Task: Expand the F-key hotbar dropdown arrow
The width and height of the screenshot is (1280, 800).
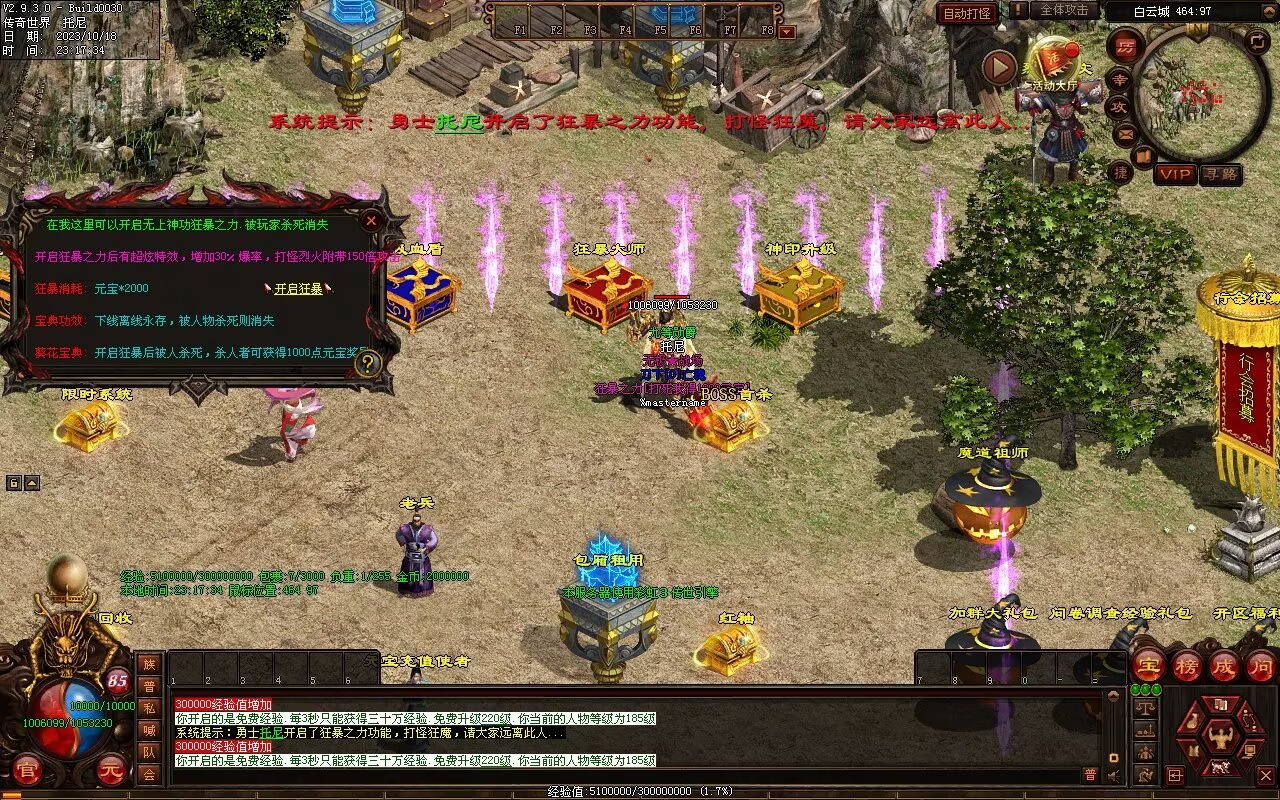Action: 786,32
